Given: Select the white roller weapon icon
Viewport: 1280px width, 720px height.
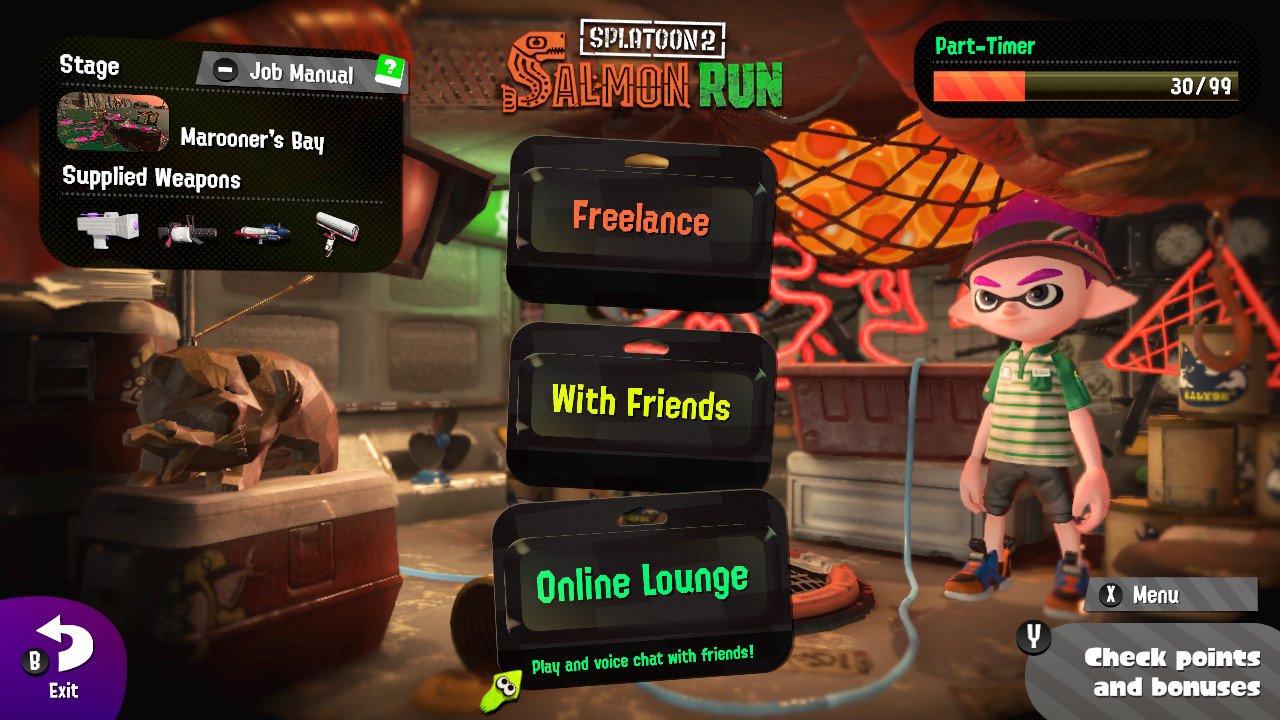Looking at the screenshot, I should point(336,232).
